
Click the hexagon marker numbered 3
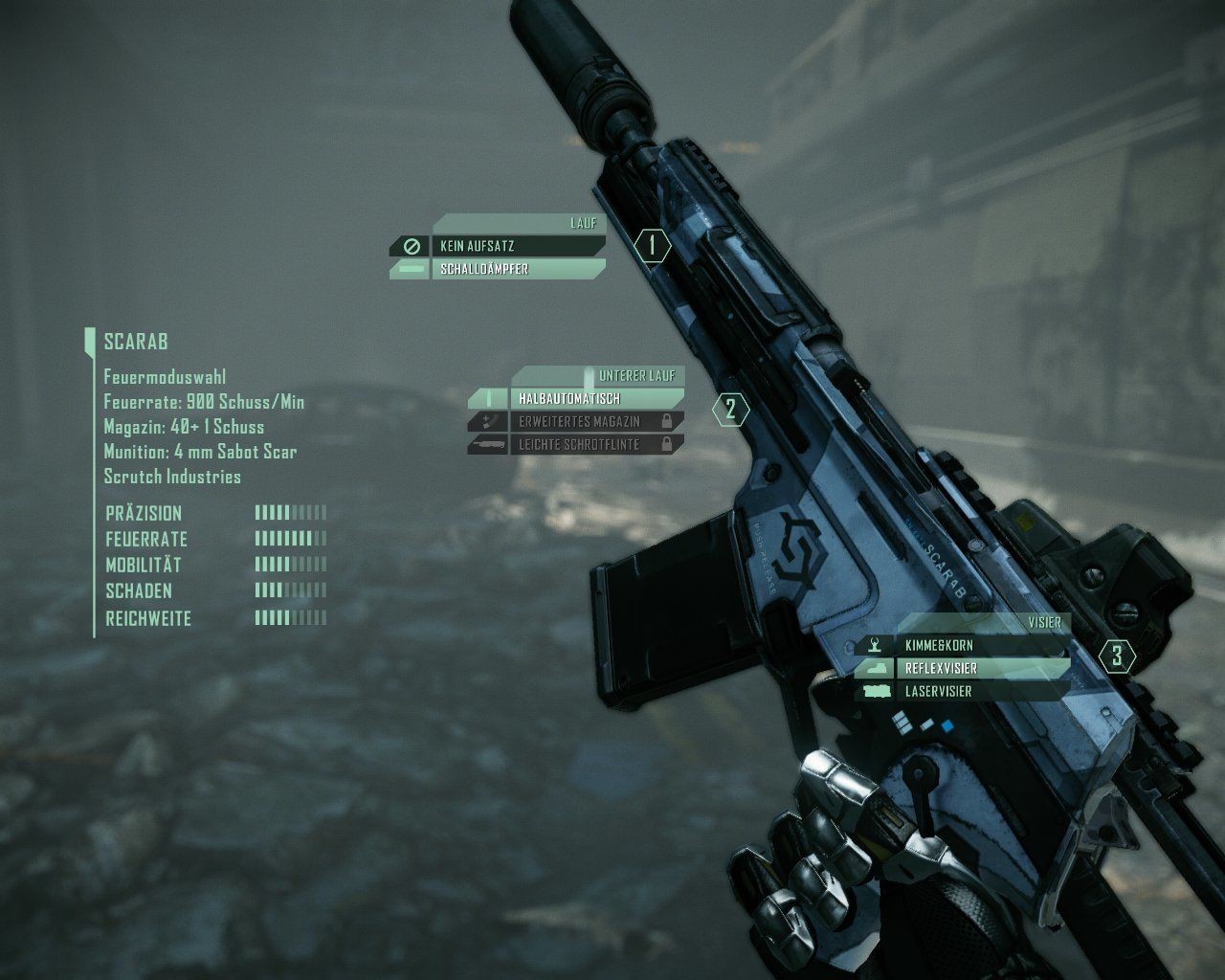[1117, 657]
